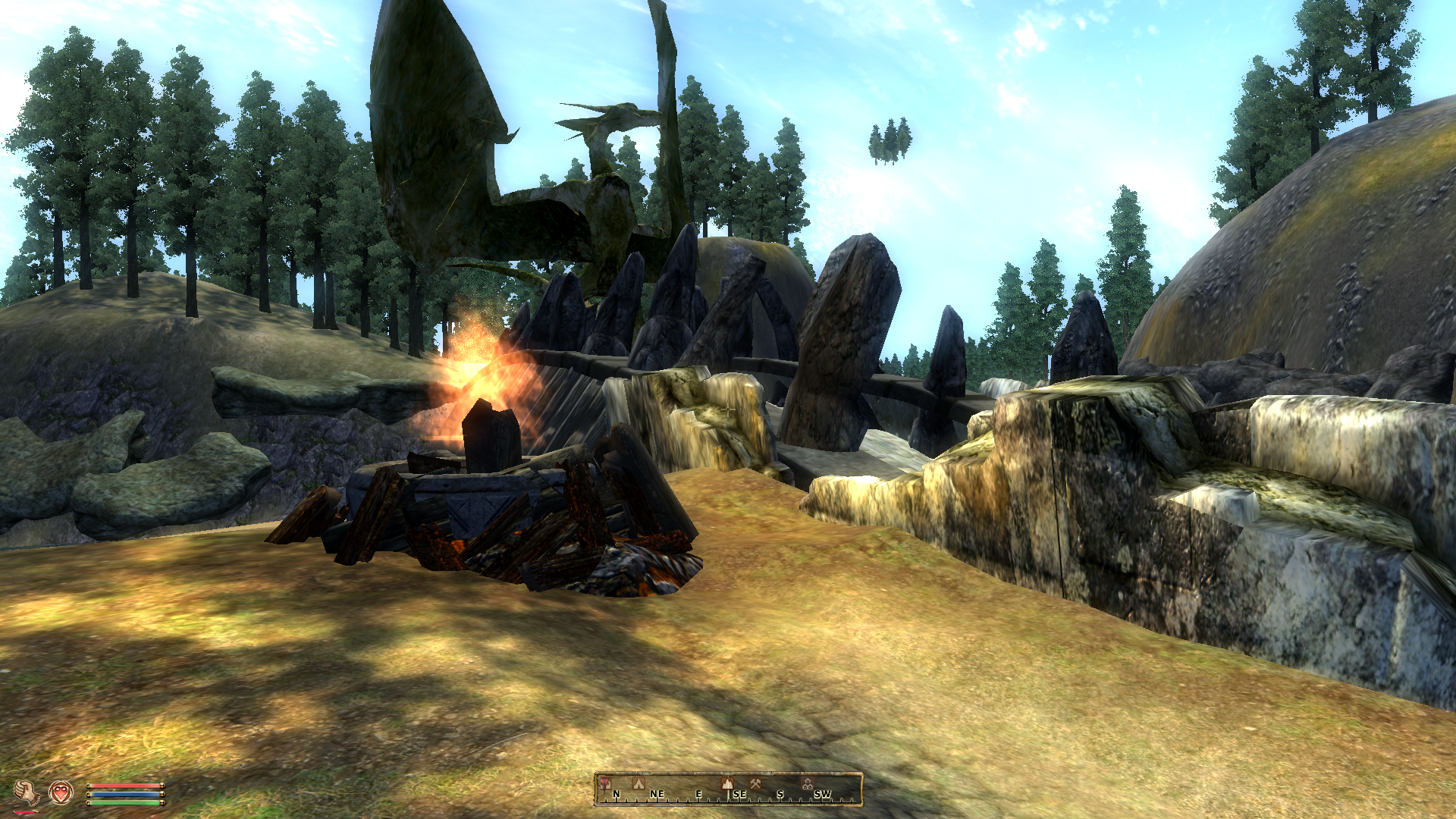Click the equipped fist weapon icon

tap(27, 793)
